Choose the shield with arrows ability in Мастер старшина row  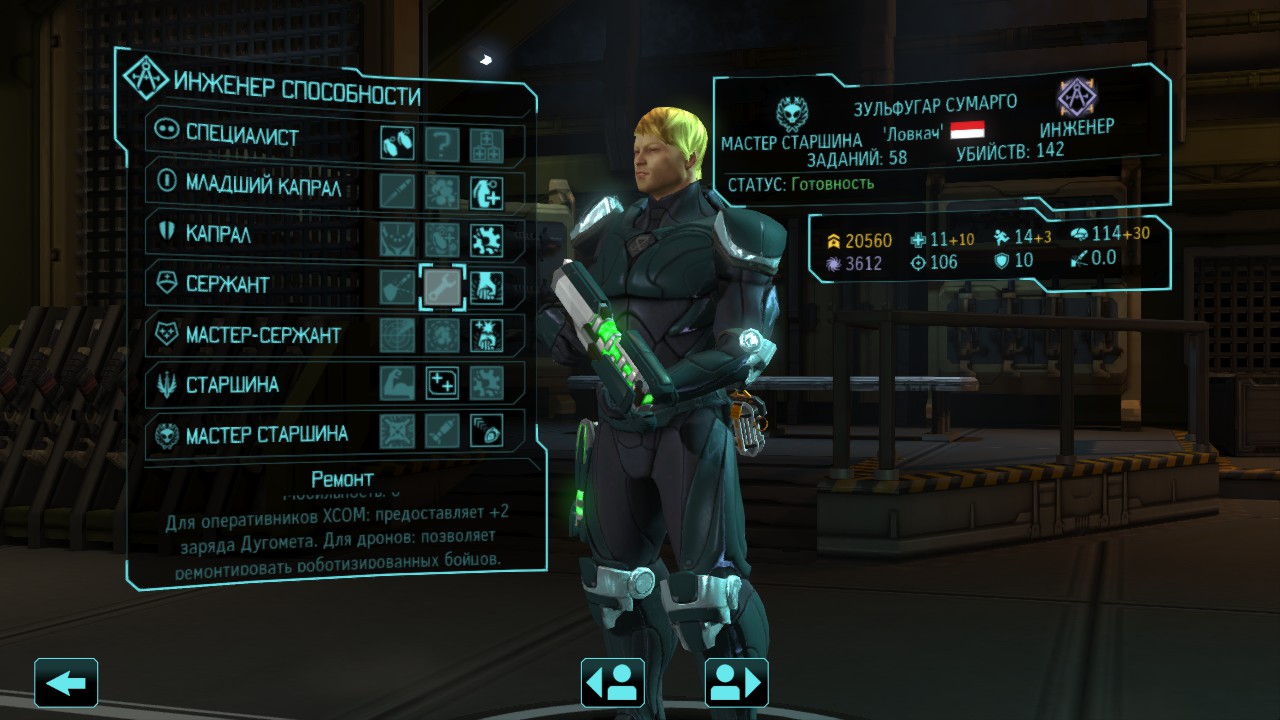click(487, 431)
